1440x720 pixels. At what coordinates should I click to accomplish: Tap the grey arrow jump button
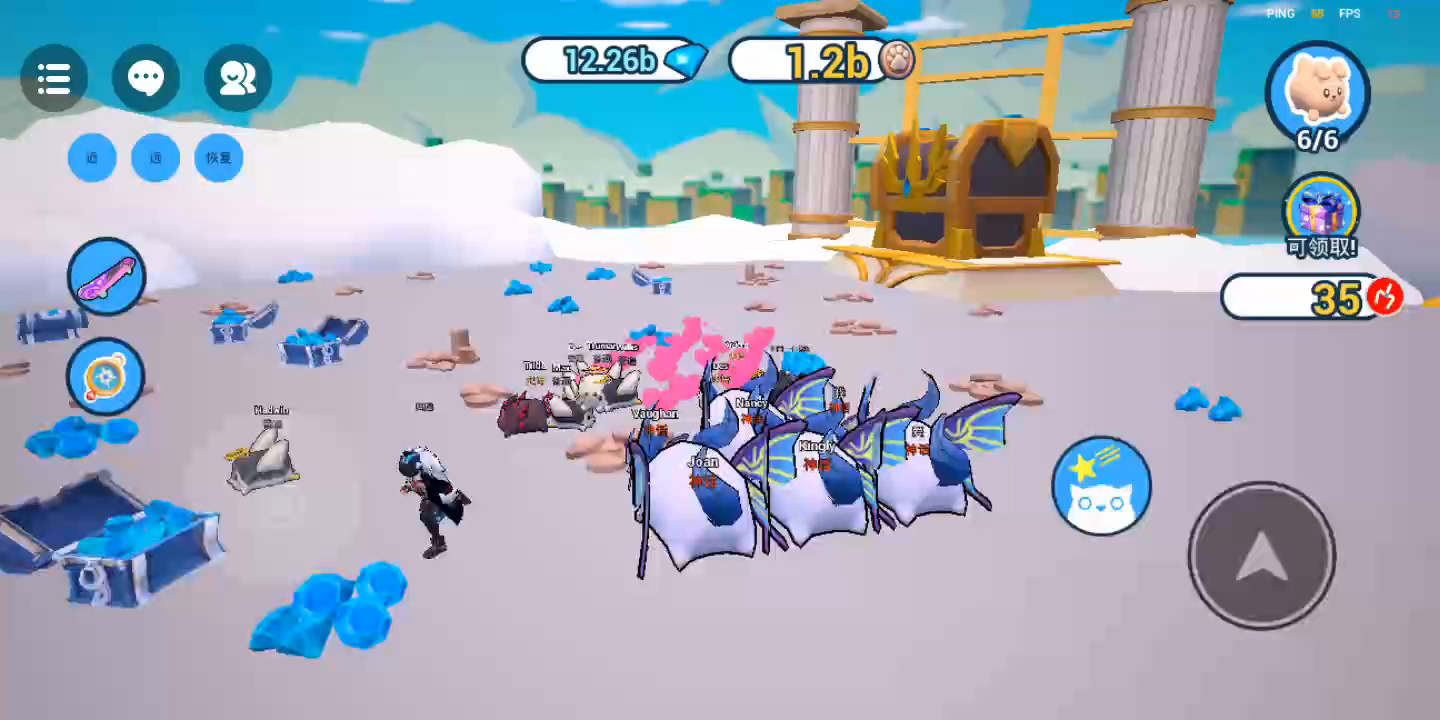(x=1262, y=555)
